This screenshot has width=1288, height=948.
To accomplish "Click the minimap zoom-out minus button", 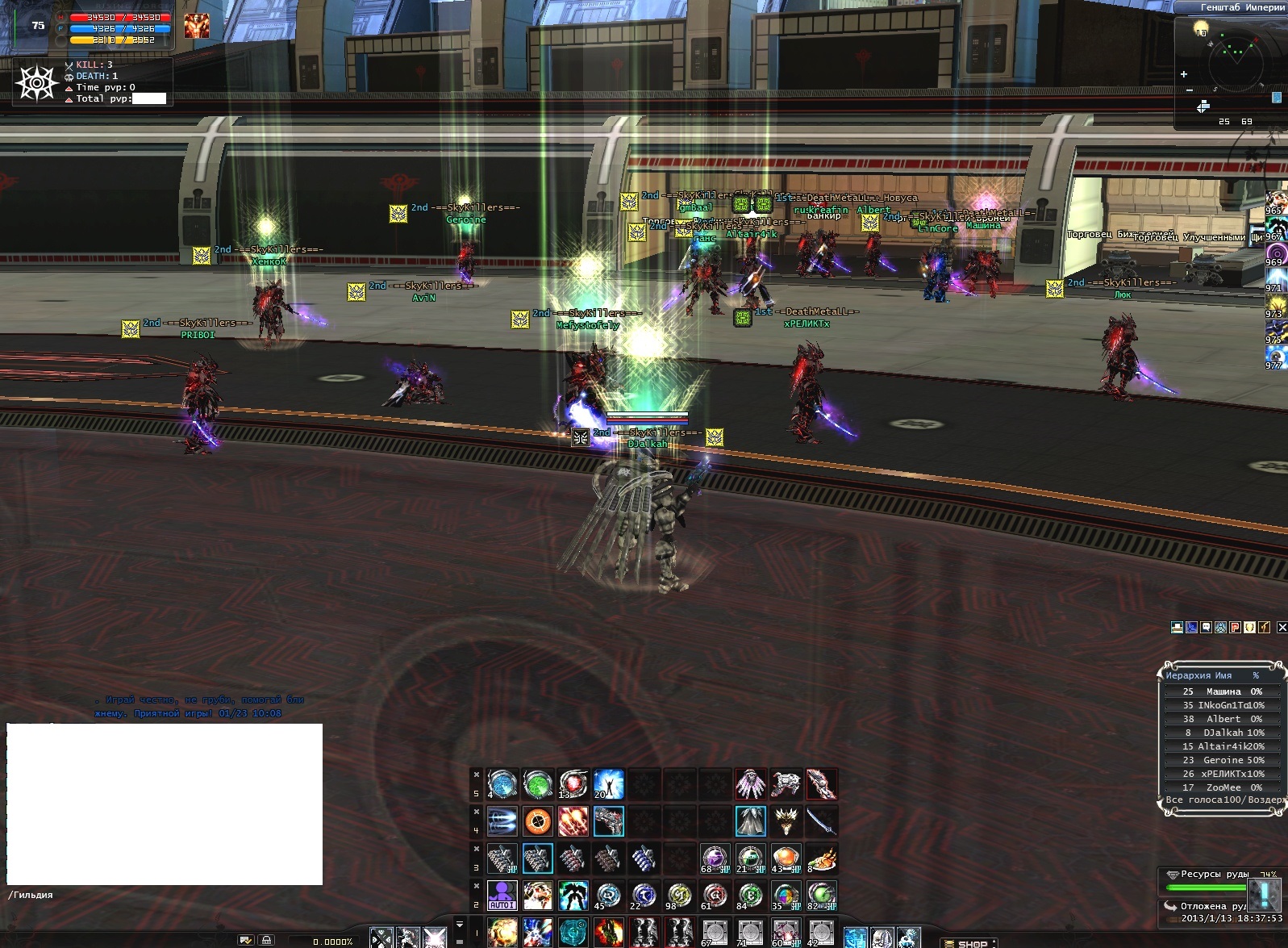I will [1190, 90].
